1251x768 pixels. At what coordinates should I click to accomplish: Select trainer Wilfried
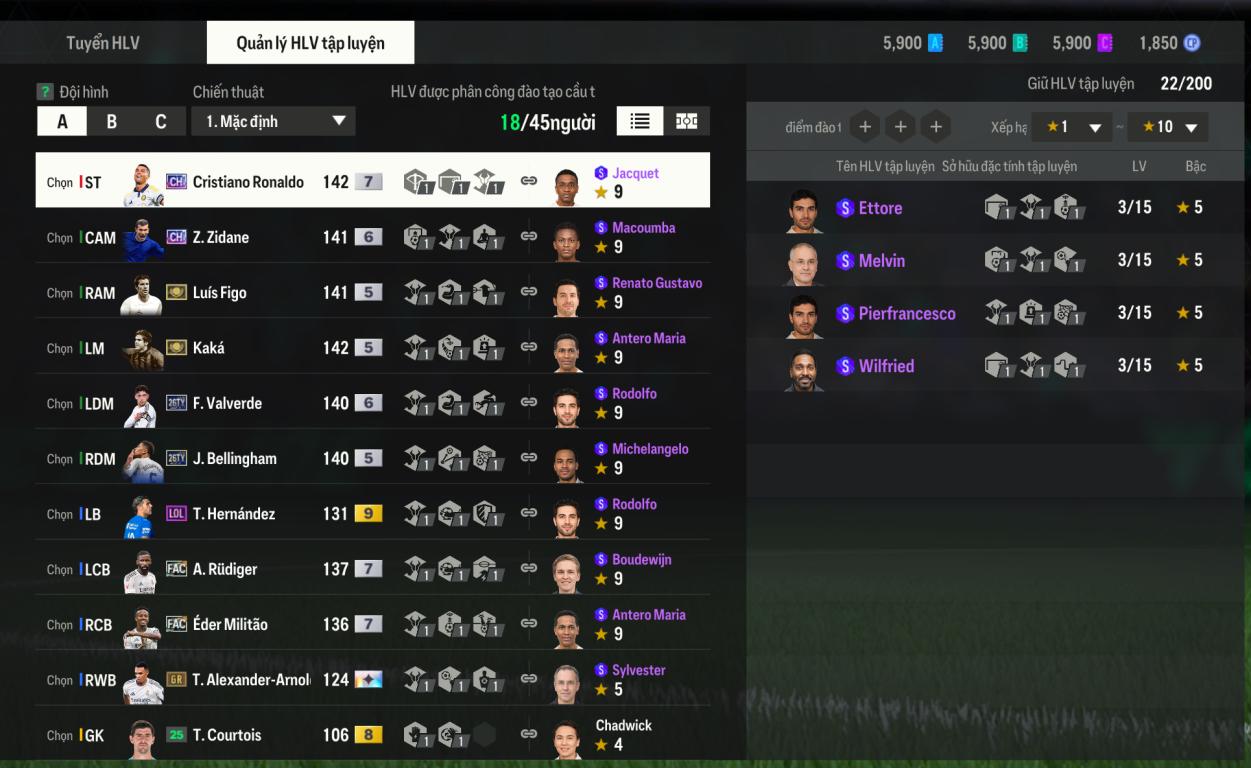click(x=886, y=366)
